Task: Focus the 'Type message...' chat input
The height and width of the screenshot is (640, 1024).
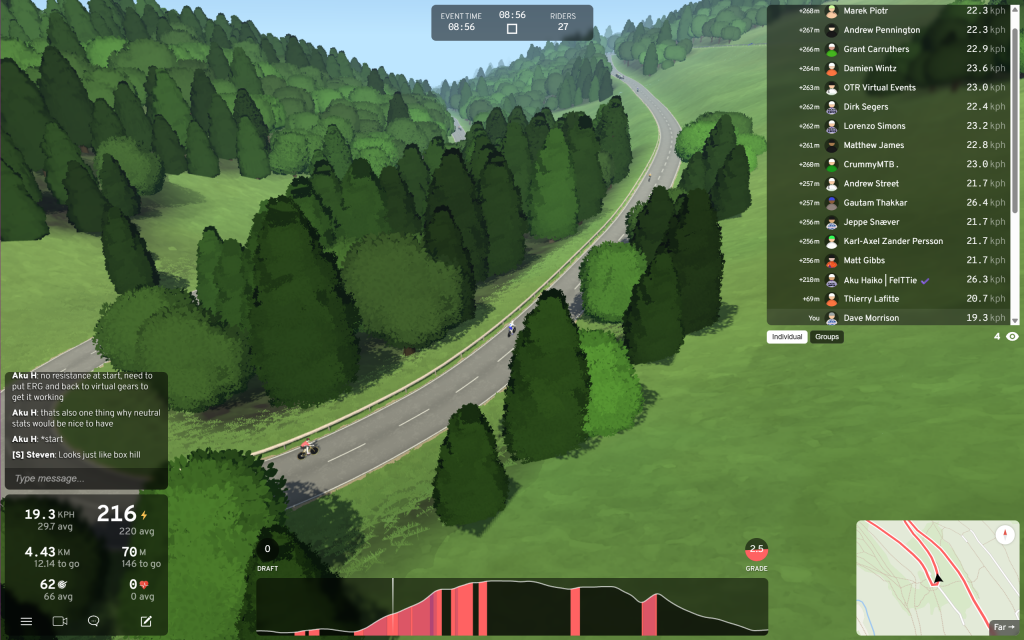Action: (x=85, y=478)
